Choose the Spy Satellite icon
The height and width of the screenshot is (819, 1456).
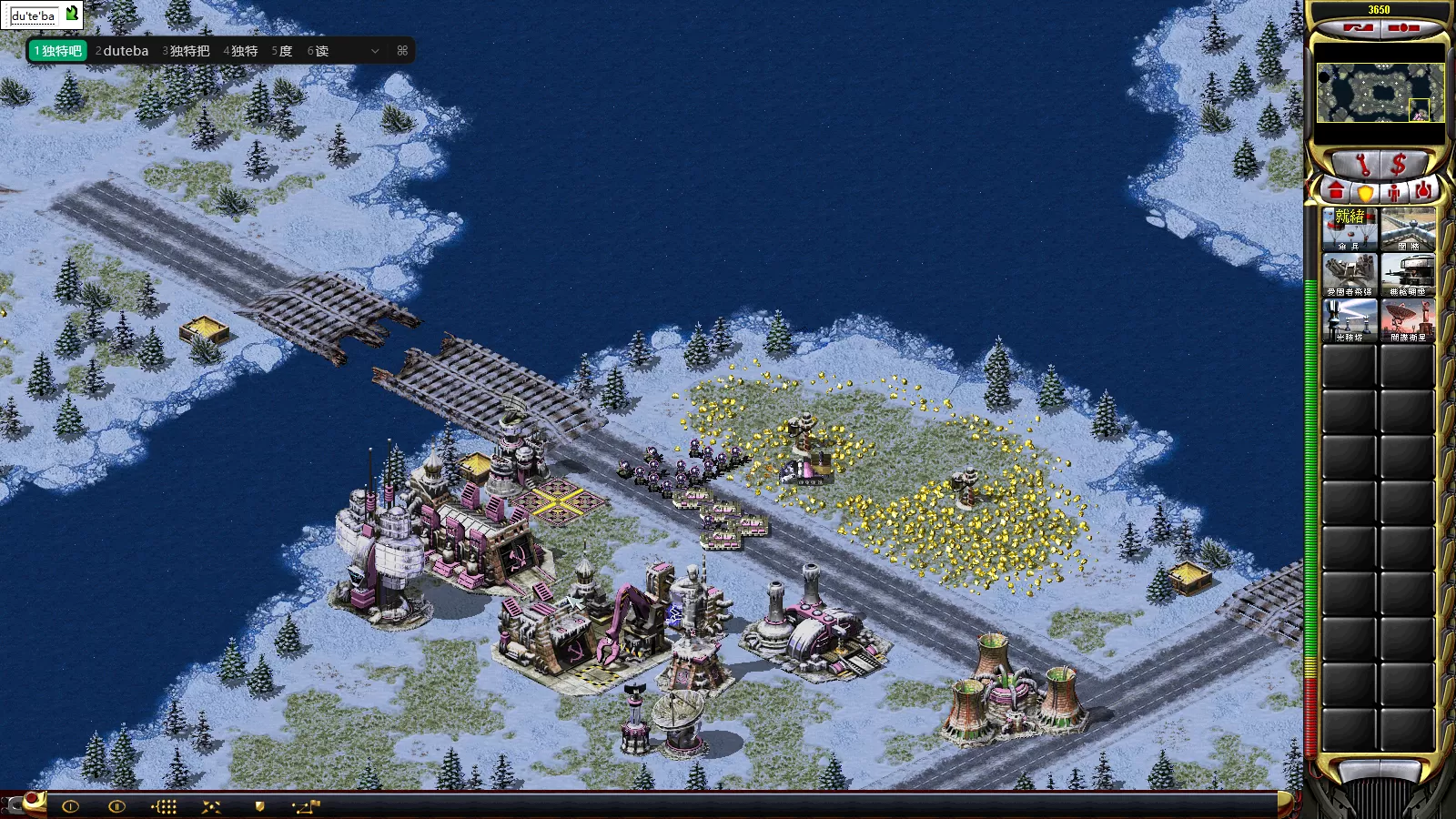tap(1408, 319)
